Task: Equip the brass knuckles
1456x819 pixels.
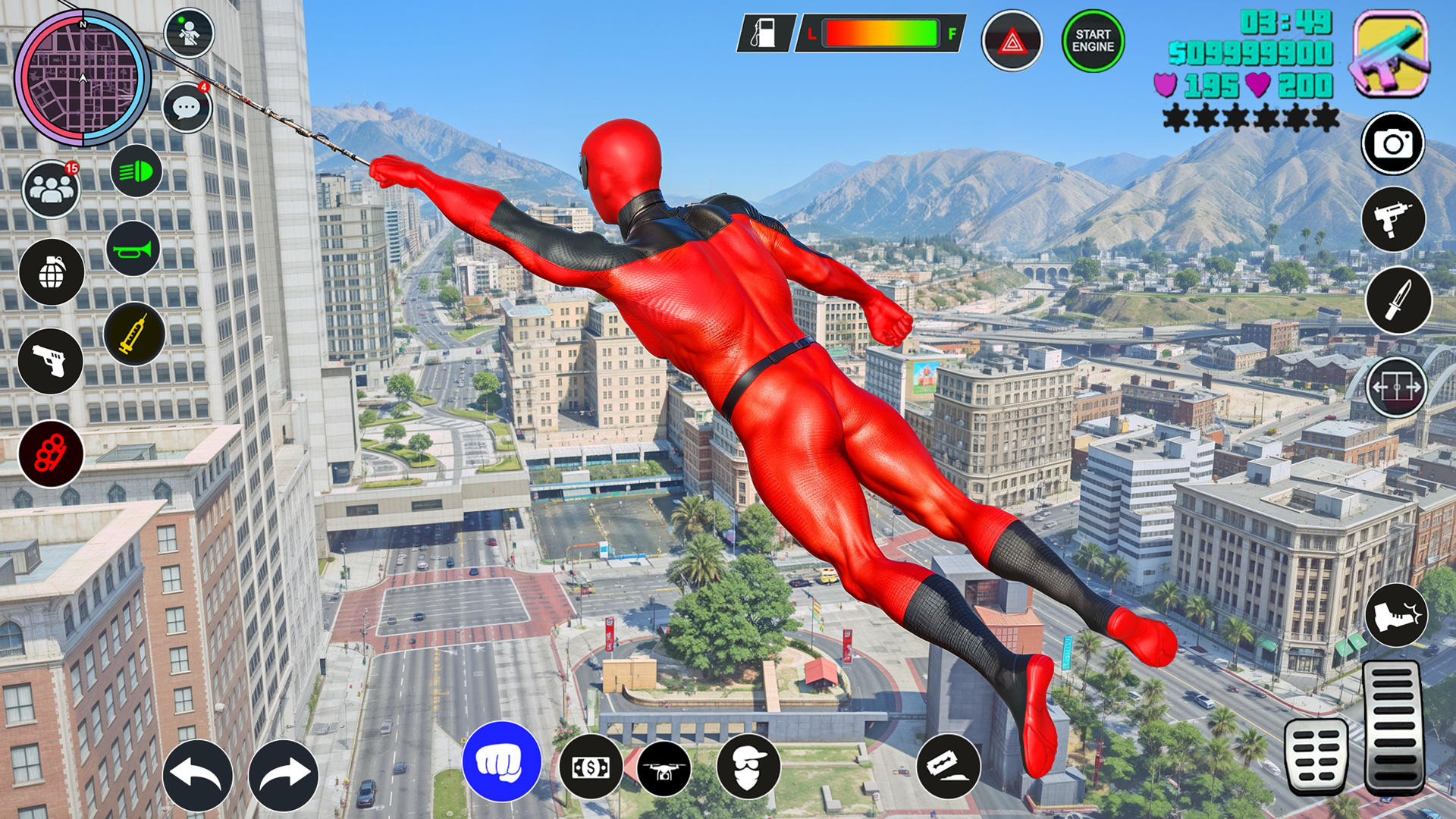Action: [51, 450]
